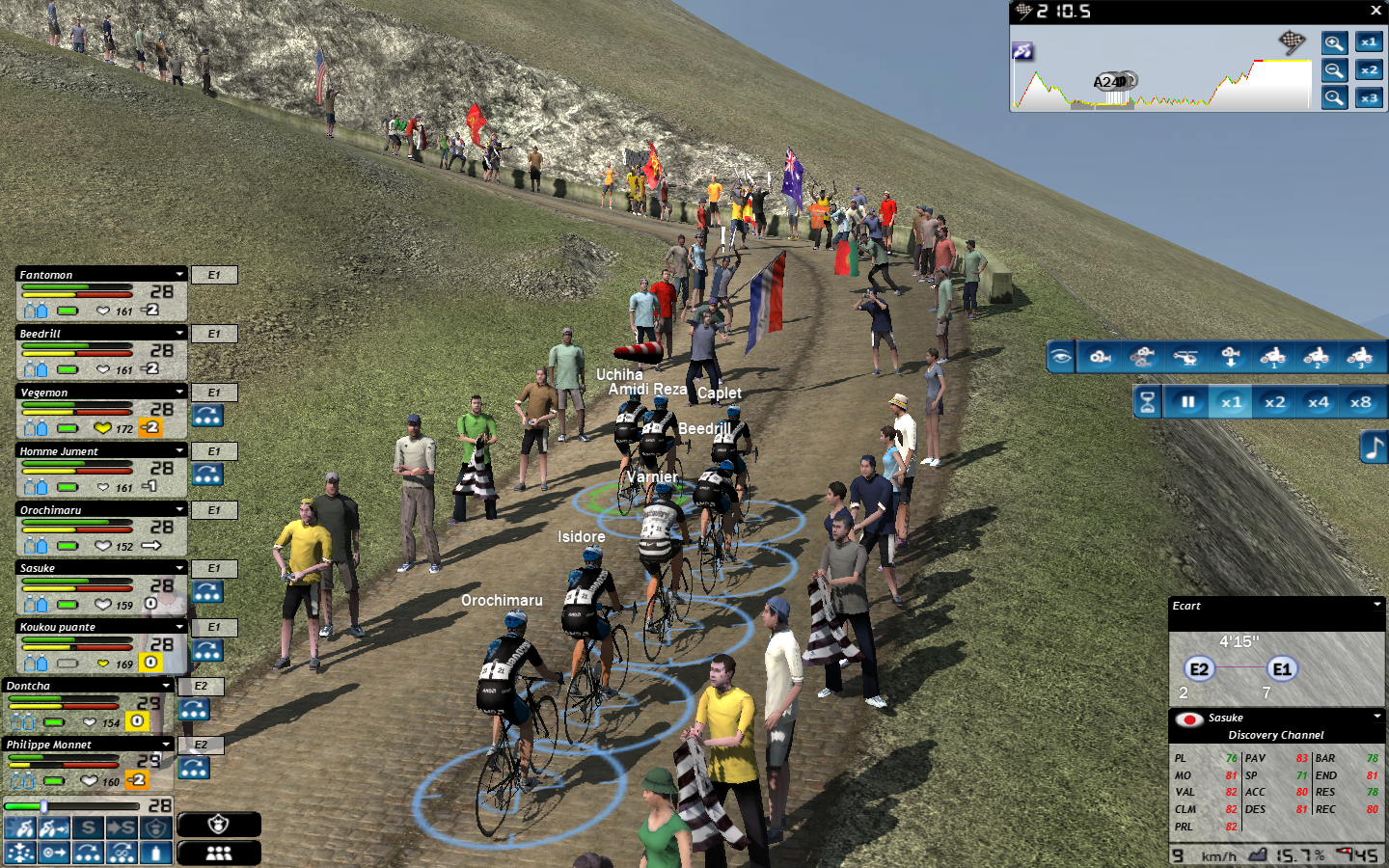Screen dimensions: 1389x868
Task: Pause the race simulation
Action: pyautogui.click(x=1188, y=402)
